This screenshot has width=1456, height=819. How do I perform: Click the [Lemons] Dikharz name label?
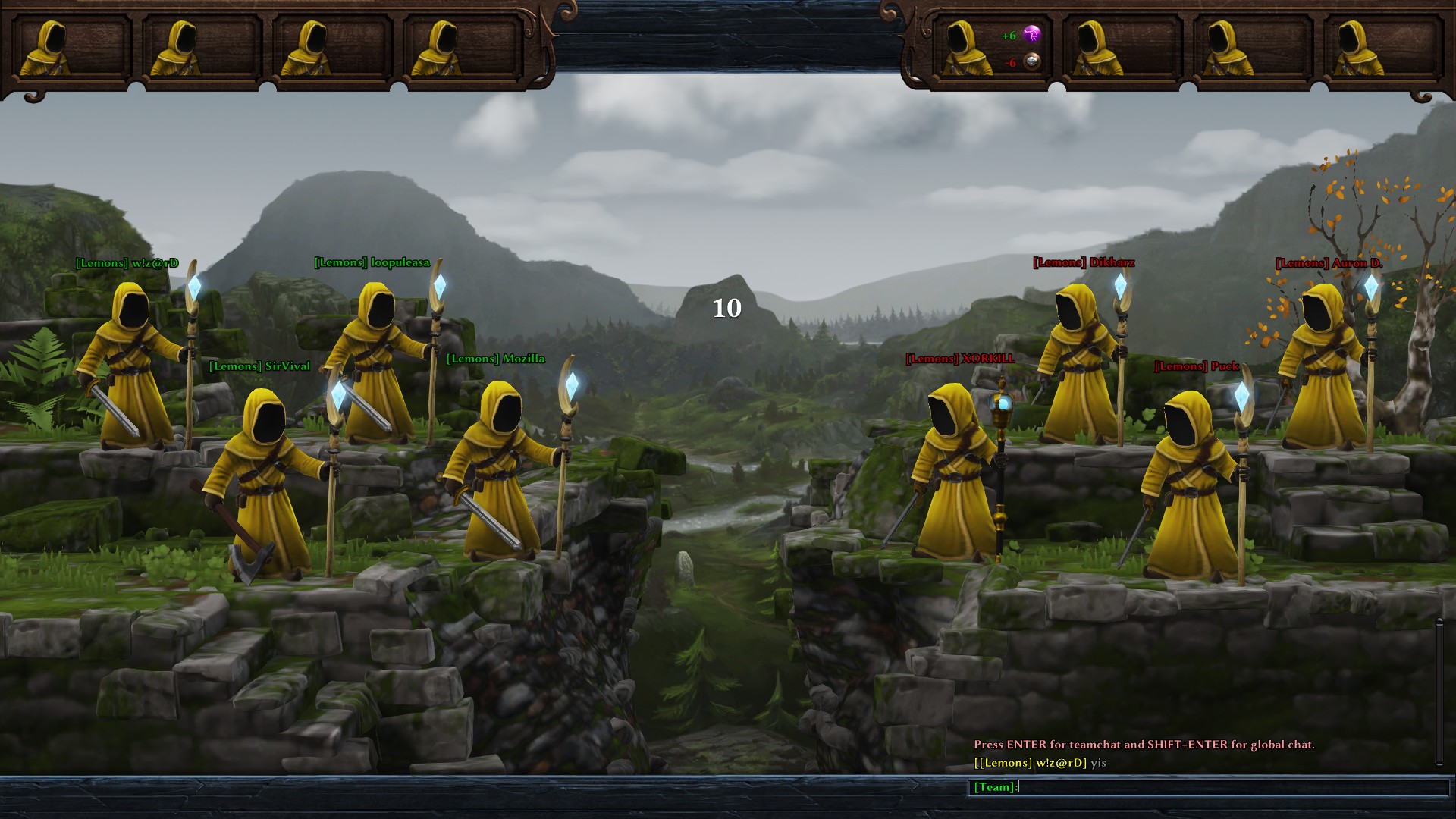pos(1083,262)
